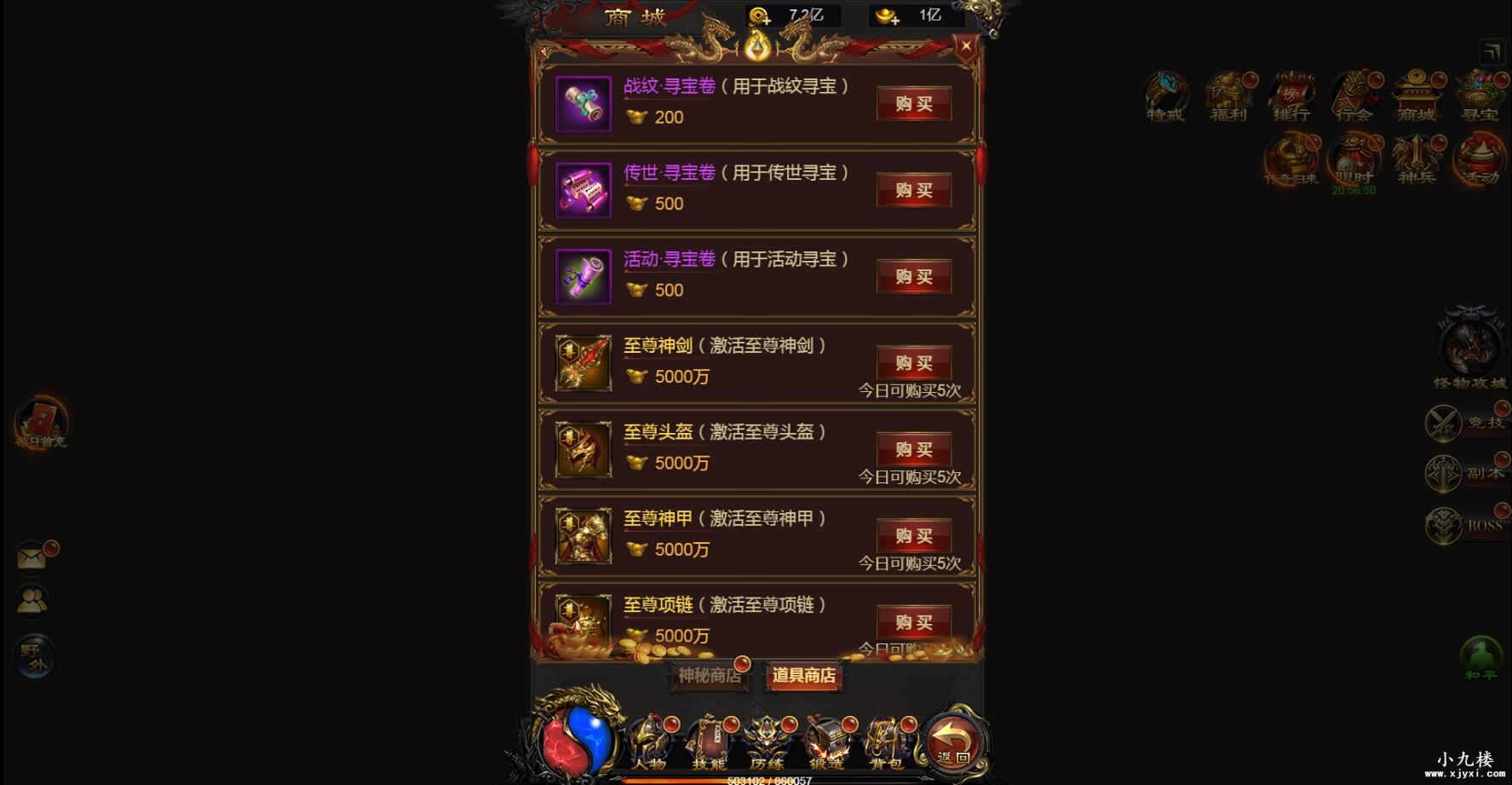Image resolution: width=1512 pixels, height=785 pixels.
Task: Buy the 战纹·寻宝卷 with the 购买 button
Action: pos(914,104)
